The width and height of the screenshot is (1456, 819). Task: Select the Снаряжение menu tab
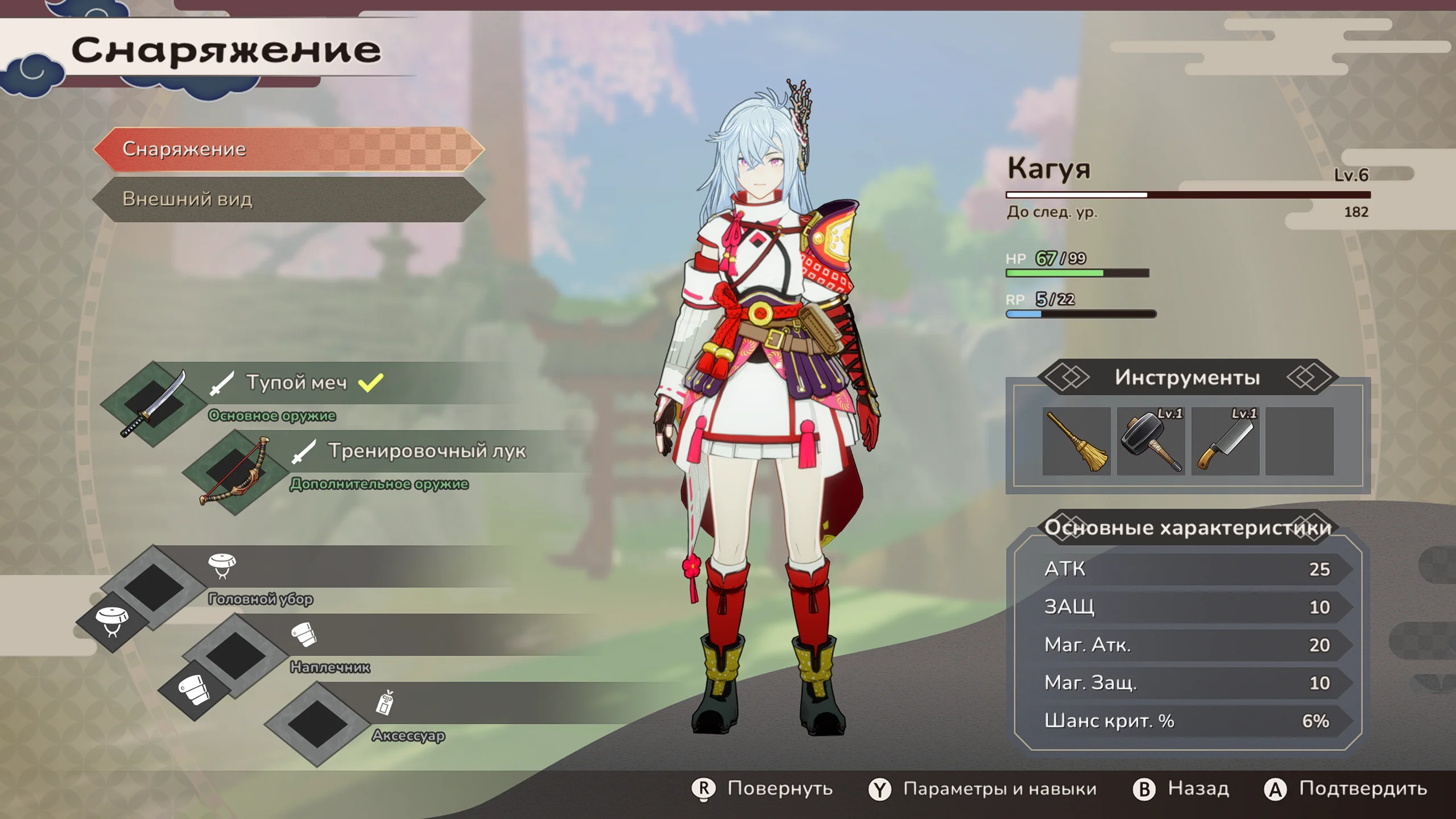(289, 149)
